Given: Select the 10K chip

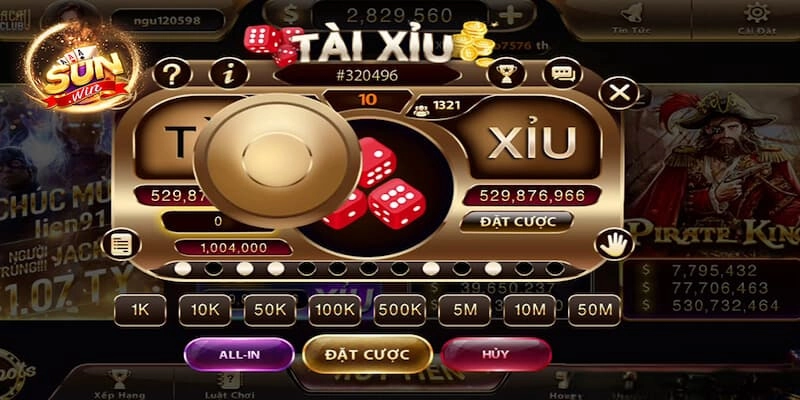Looking at the screenshot, I should 205,310.
